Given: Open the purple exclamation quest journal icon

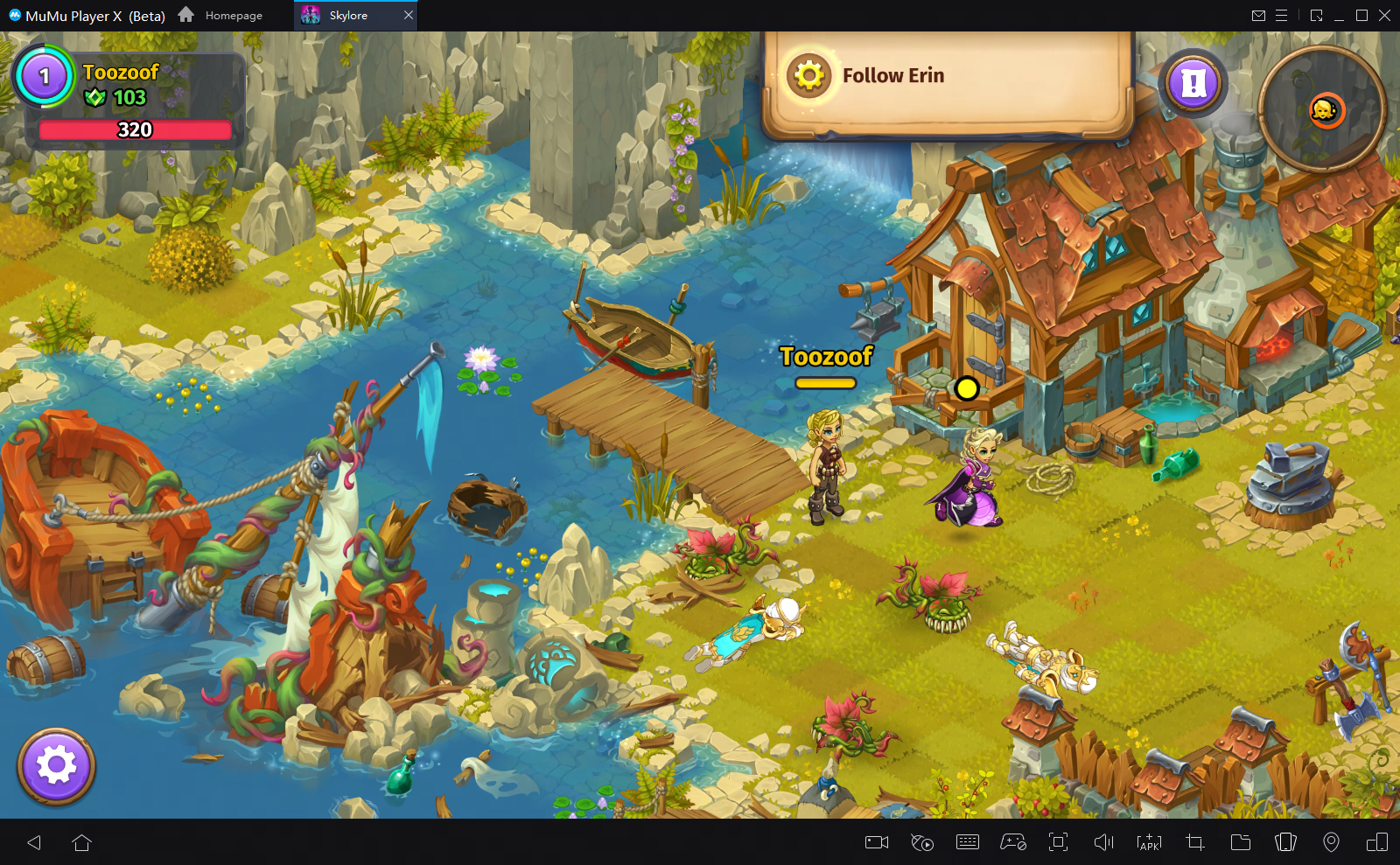Looking at the screenshot, I should (x=1193, y=84).
